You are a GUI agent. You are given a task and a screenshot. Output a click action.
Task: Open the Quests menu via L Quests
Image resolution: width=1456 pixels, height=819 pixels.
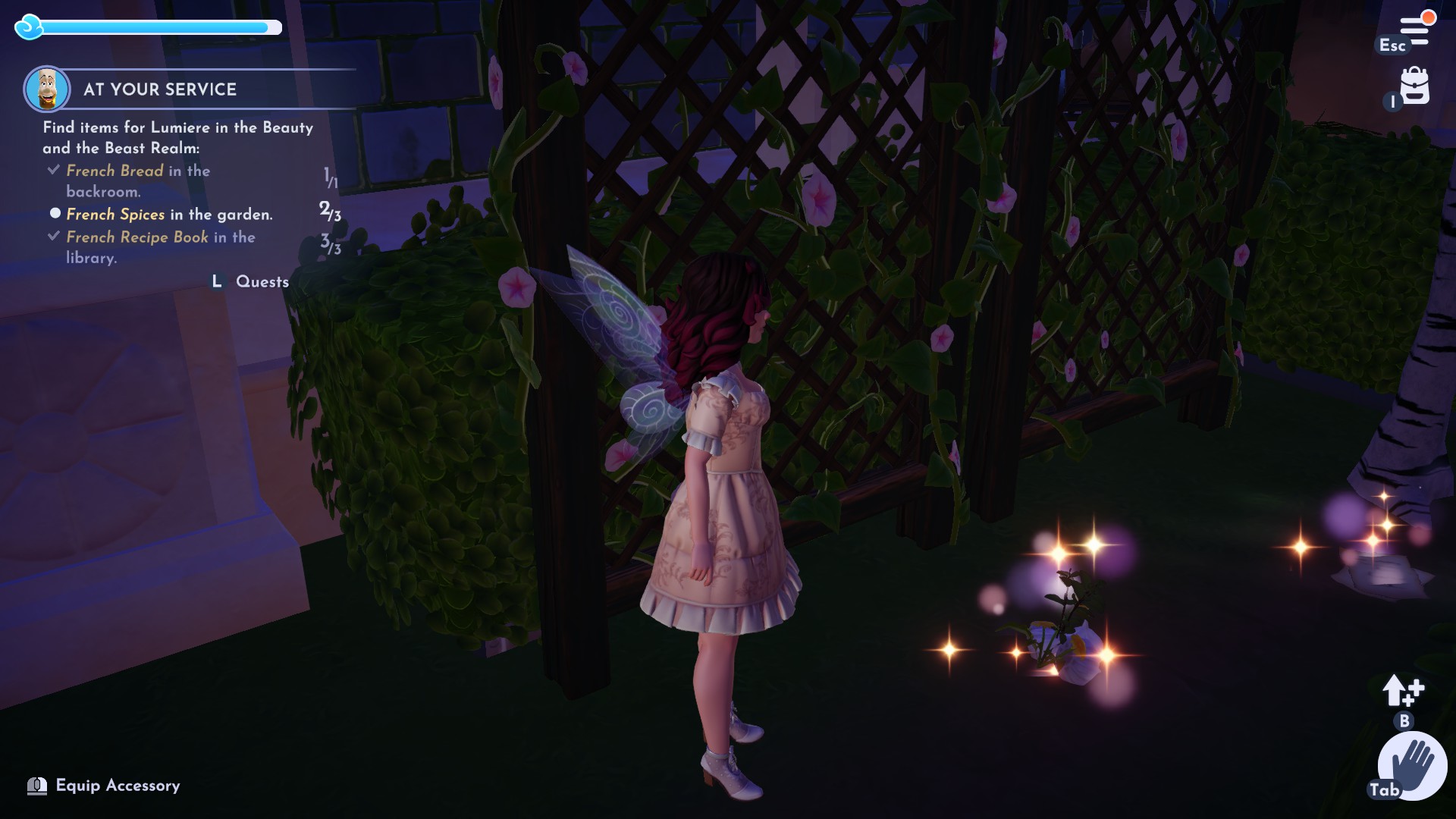click(249, 281)
